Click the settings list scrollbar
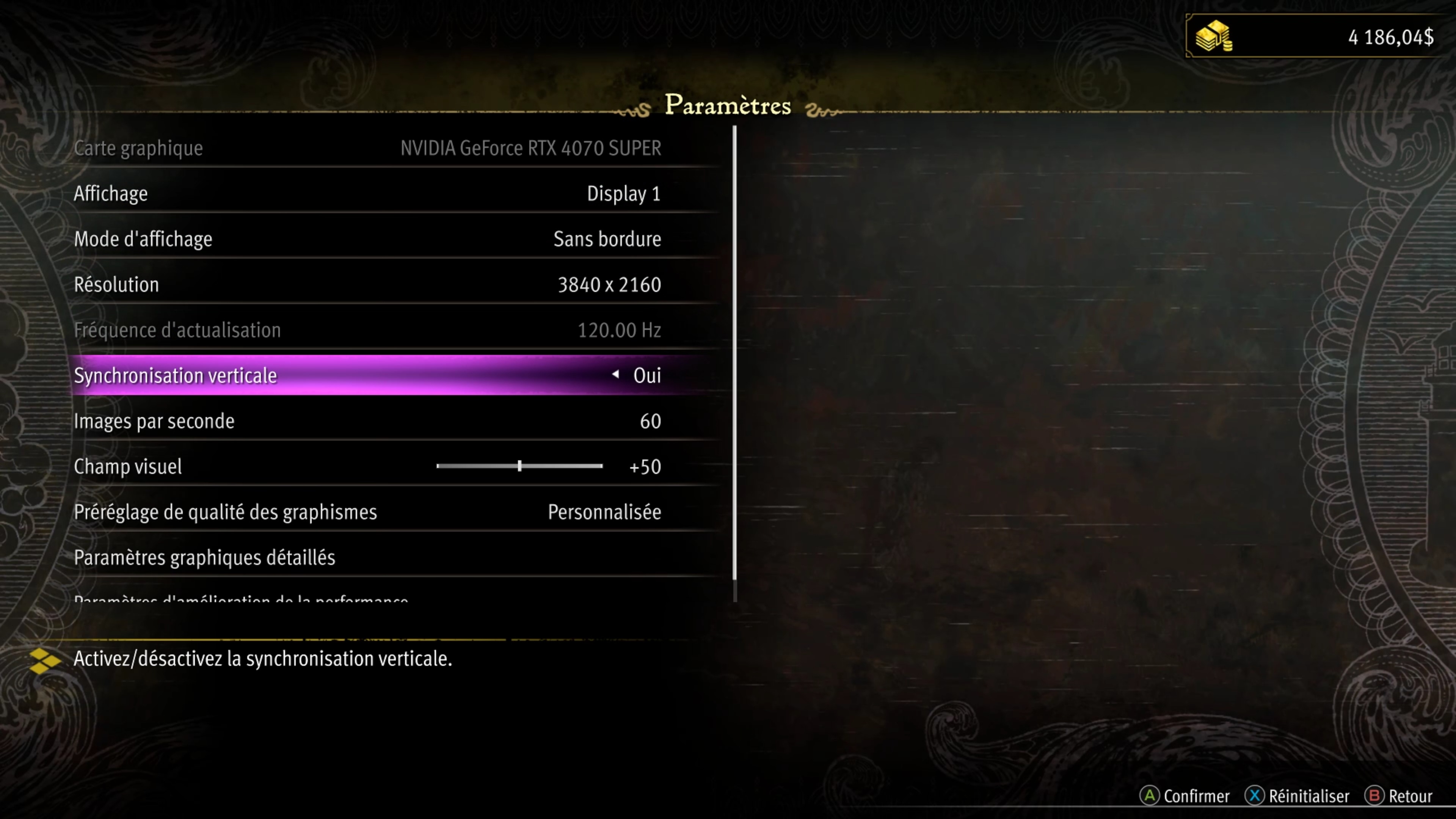 (734, 362)
